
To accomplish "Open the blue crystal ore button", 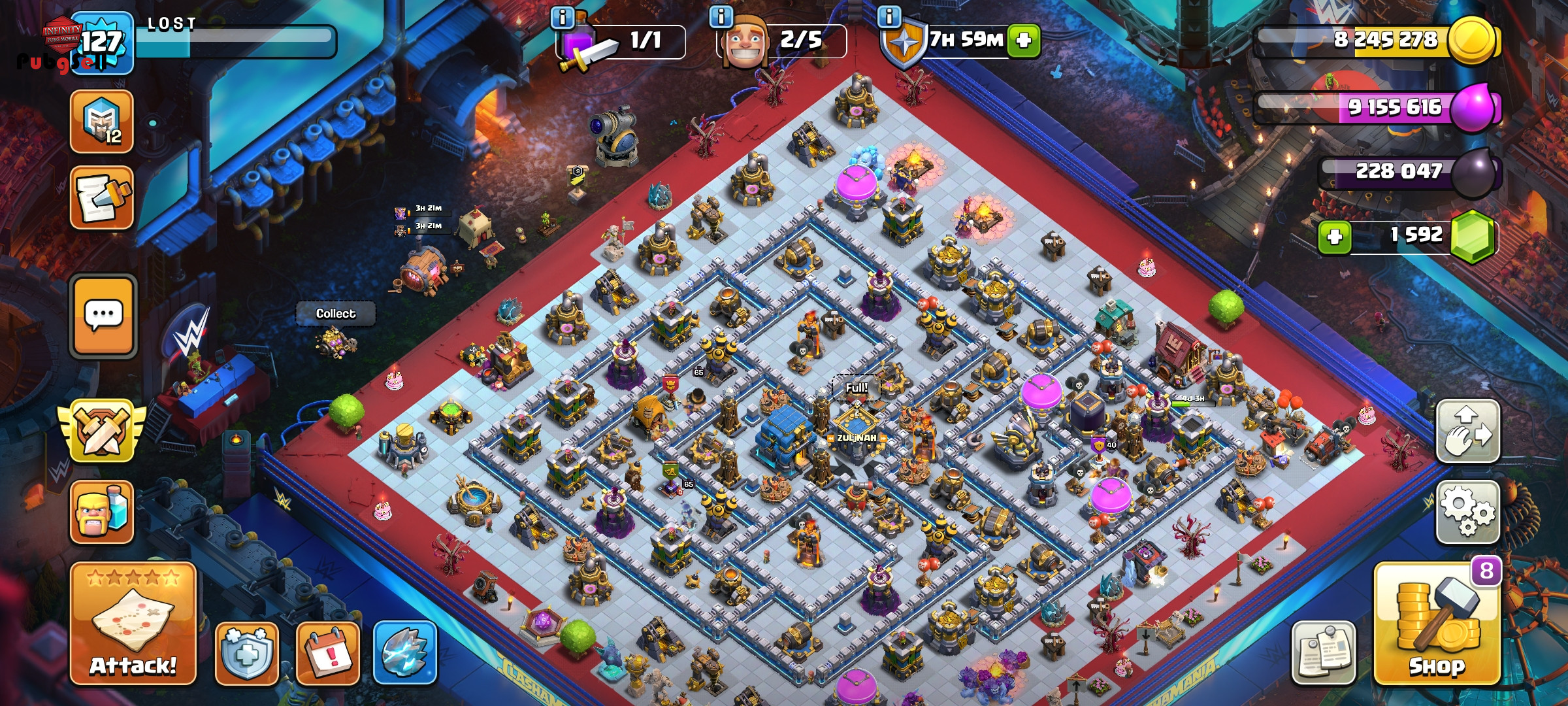I will point(405,653).
